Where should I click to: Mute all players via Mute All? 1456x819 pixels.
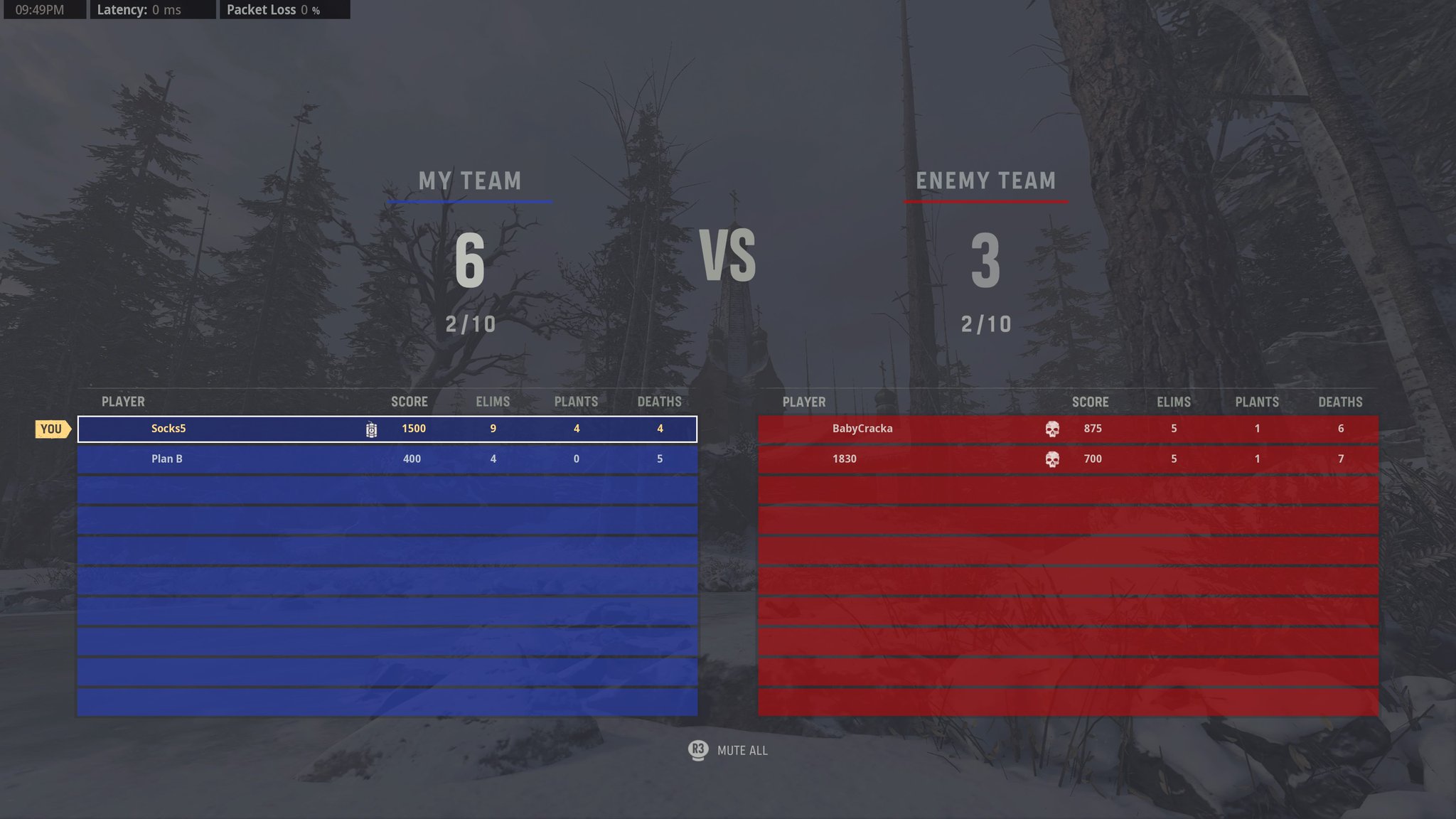(x=743, y=750)
